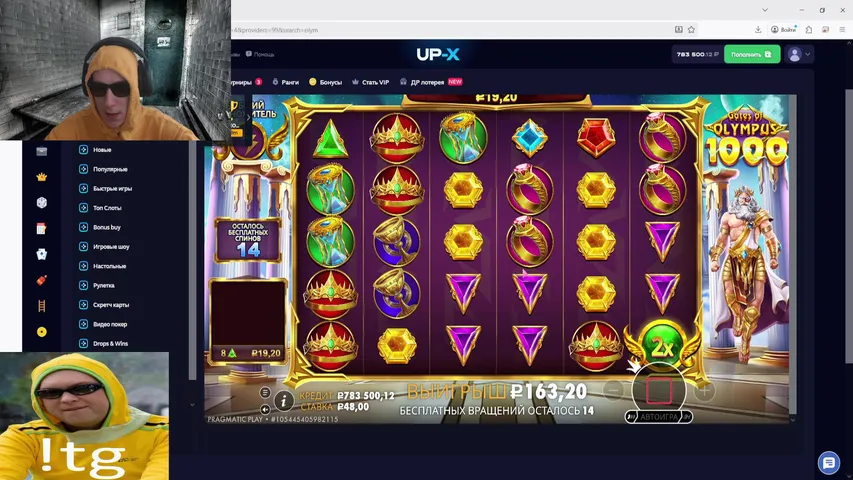Open the Бонусы section

click(326, 82)
